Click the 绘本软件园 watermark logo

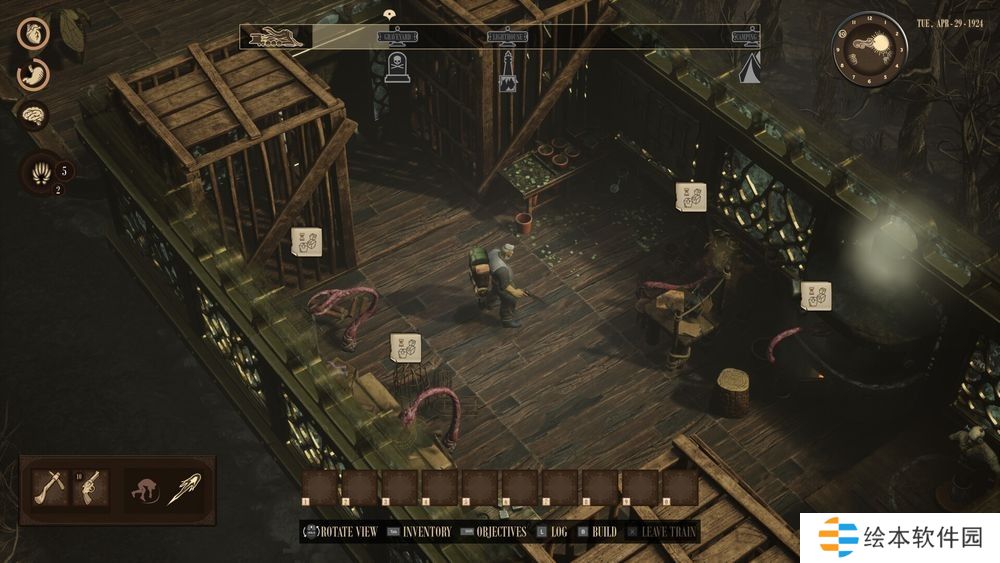pos(899,538)
